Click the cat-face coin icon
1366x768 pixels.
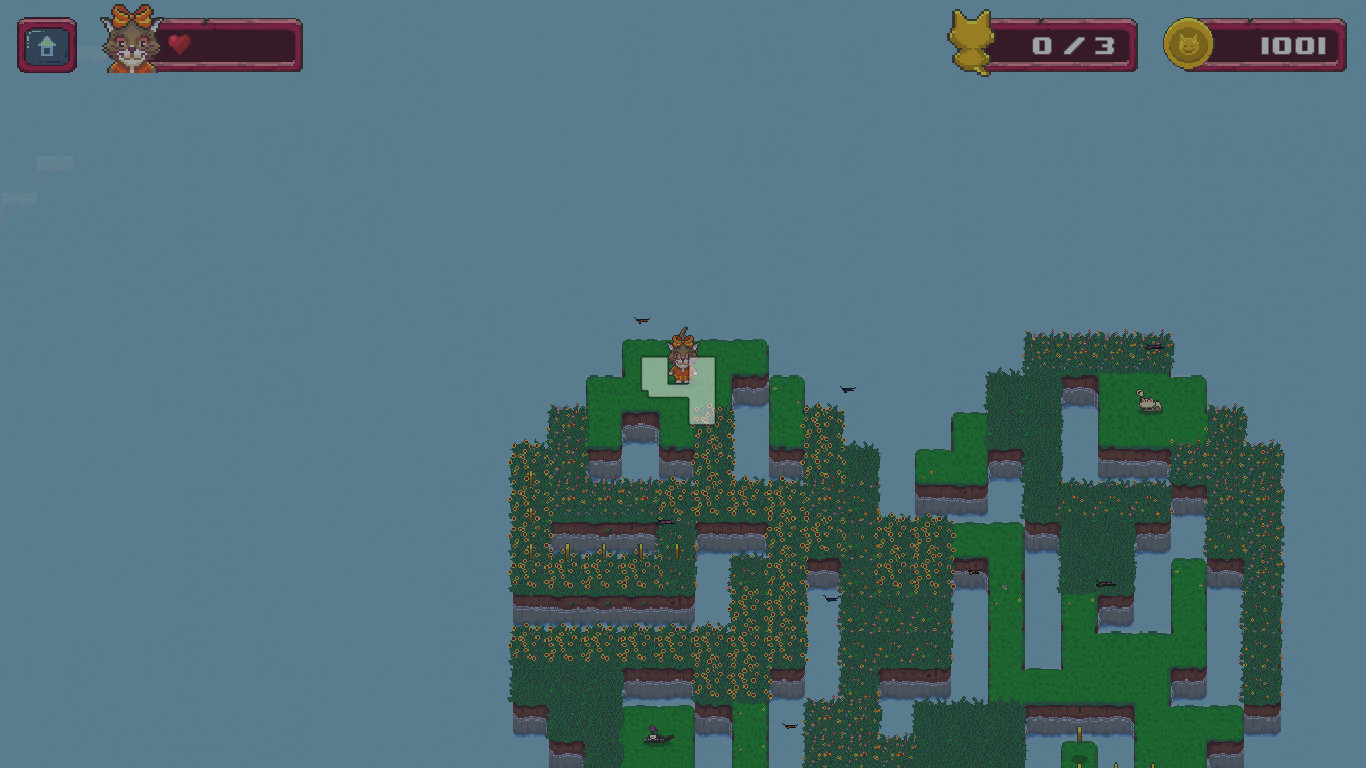1187,45
